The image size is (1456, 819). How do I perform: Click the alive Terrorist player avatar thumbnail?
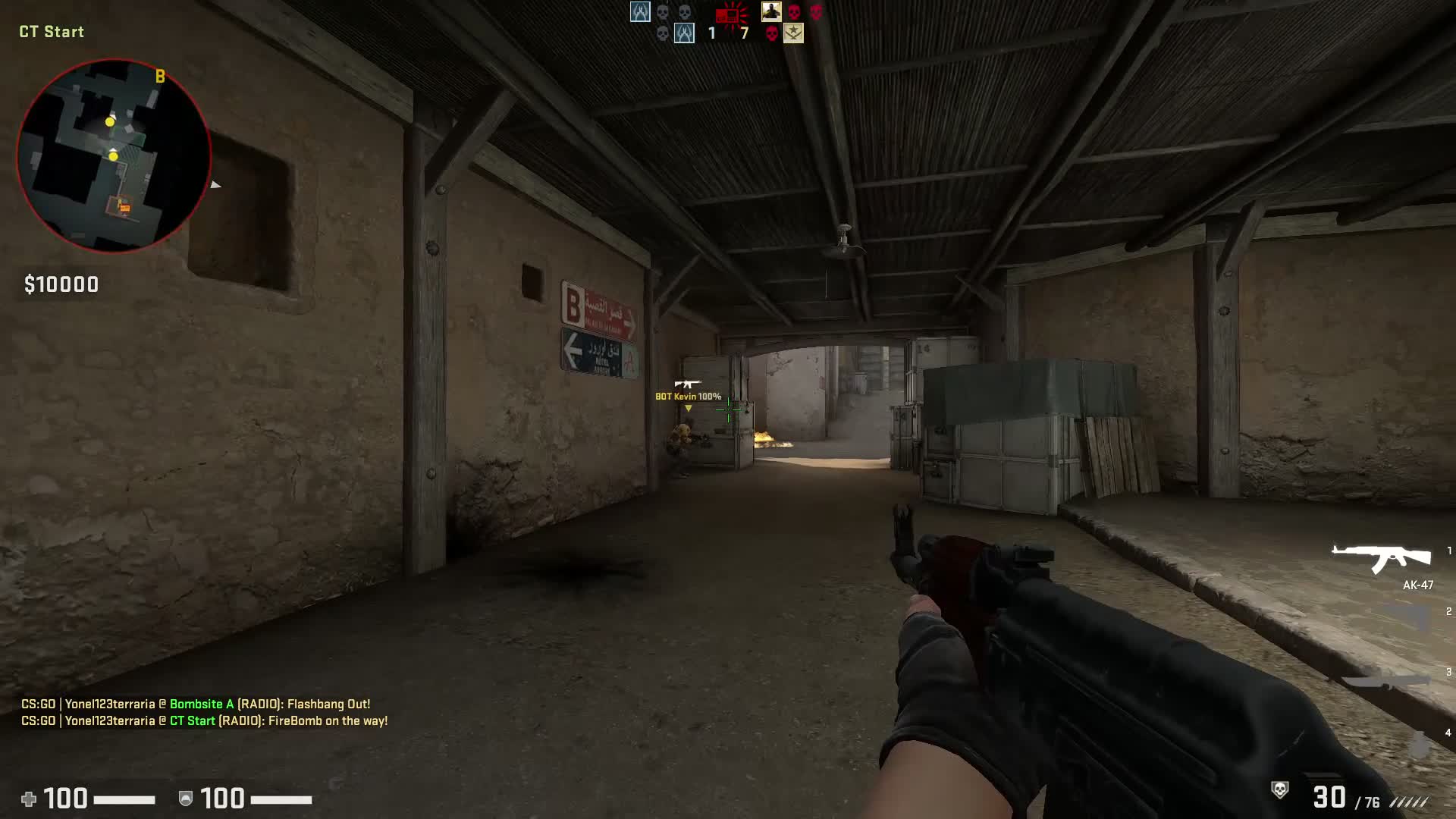770,12
